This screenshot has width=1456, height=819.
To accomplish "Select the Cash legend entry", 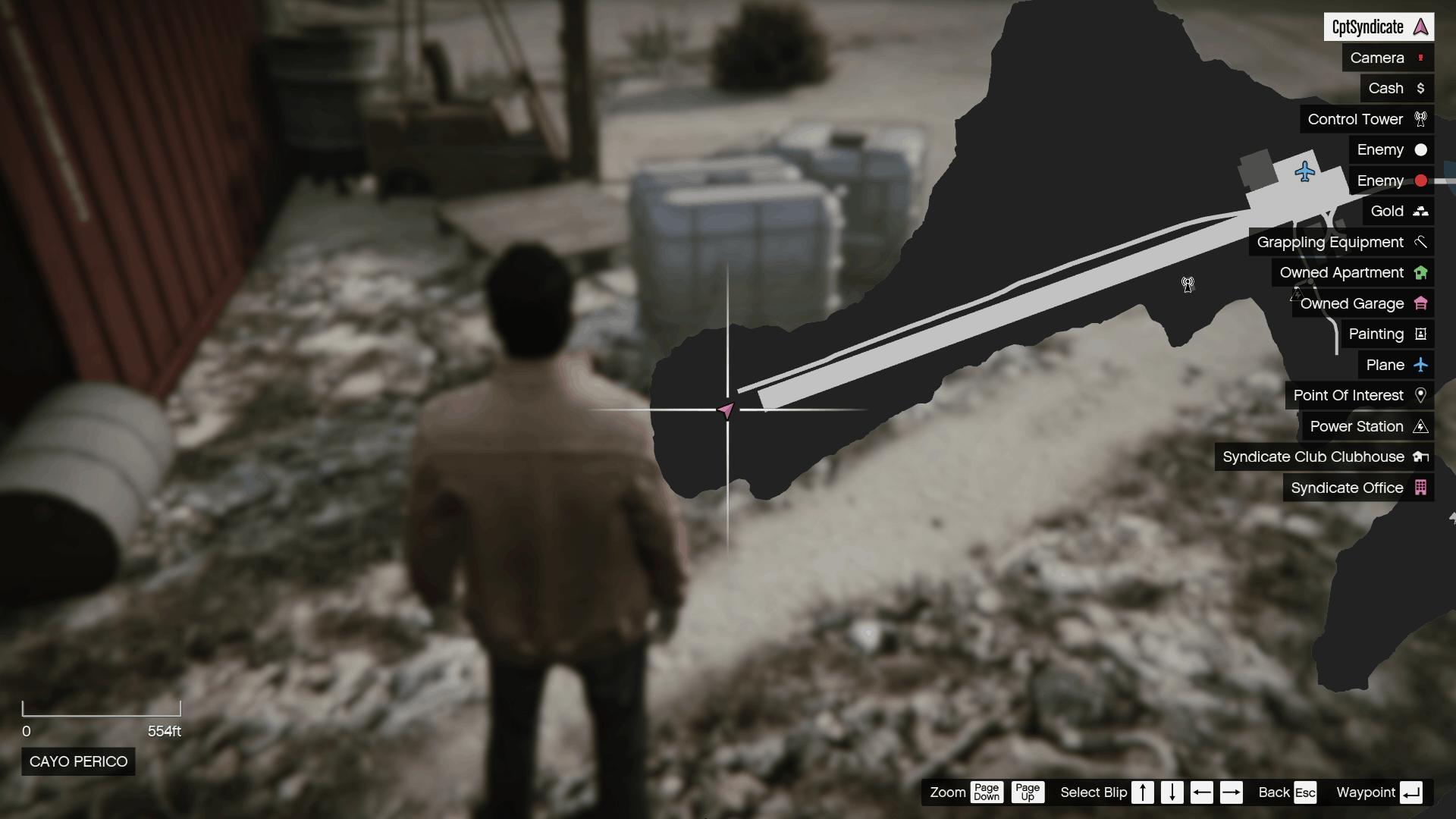I will click(1396, 89).
